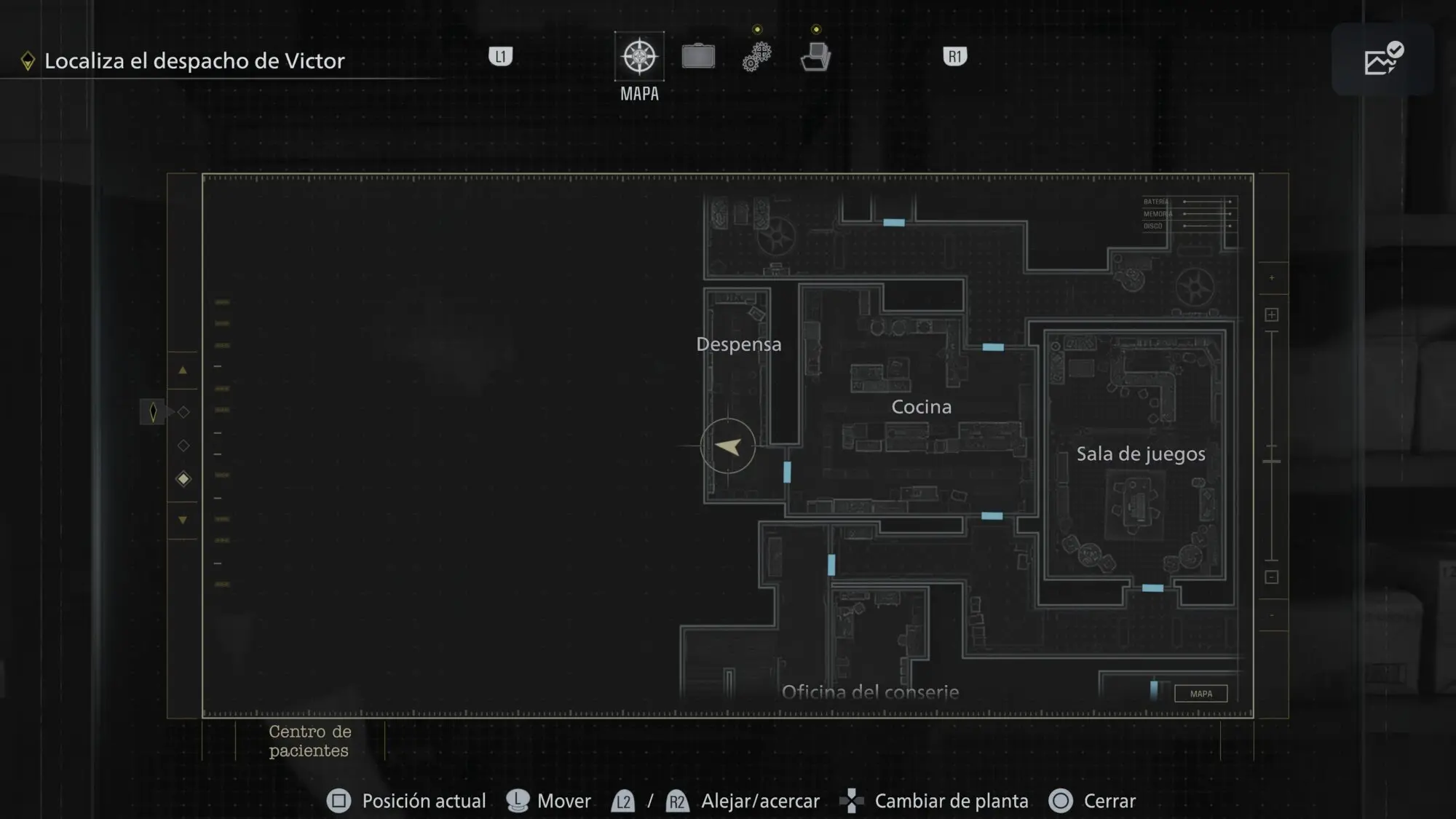
Task: Click the map zoom slider handle
Action: point(1271,462)
